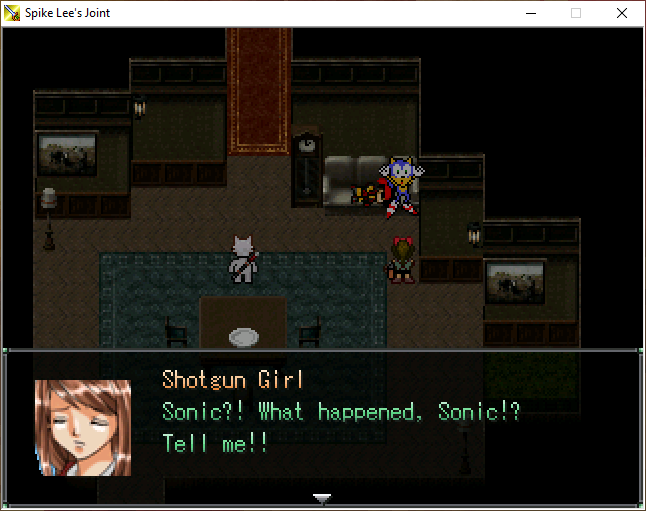Close the Spike Lee's Joint window
Screen dimensions: 646x511
621,13
